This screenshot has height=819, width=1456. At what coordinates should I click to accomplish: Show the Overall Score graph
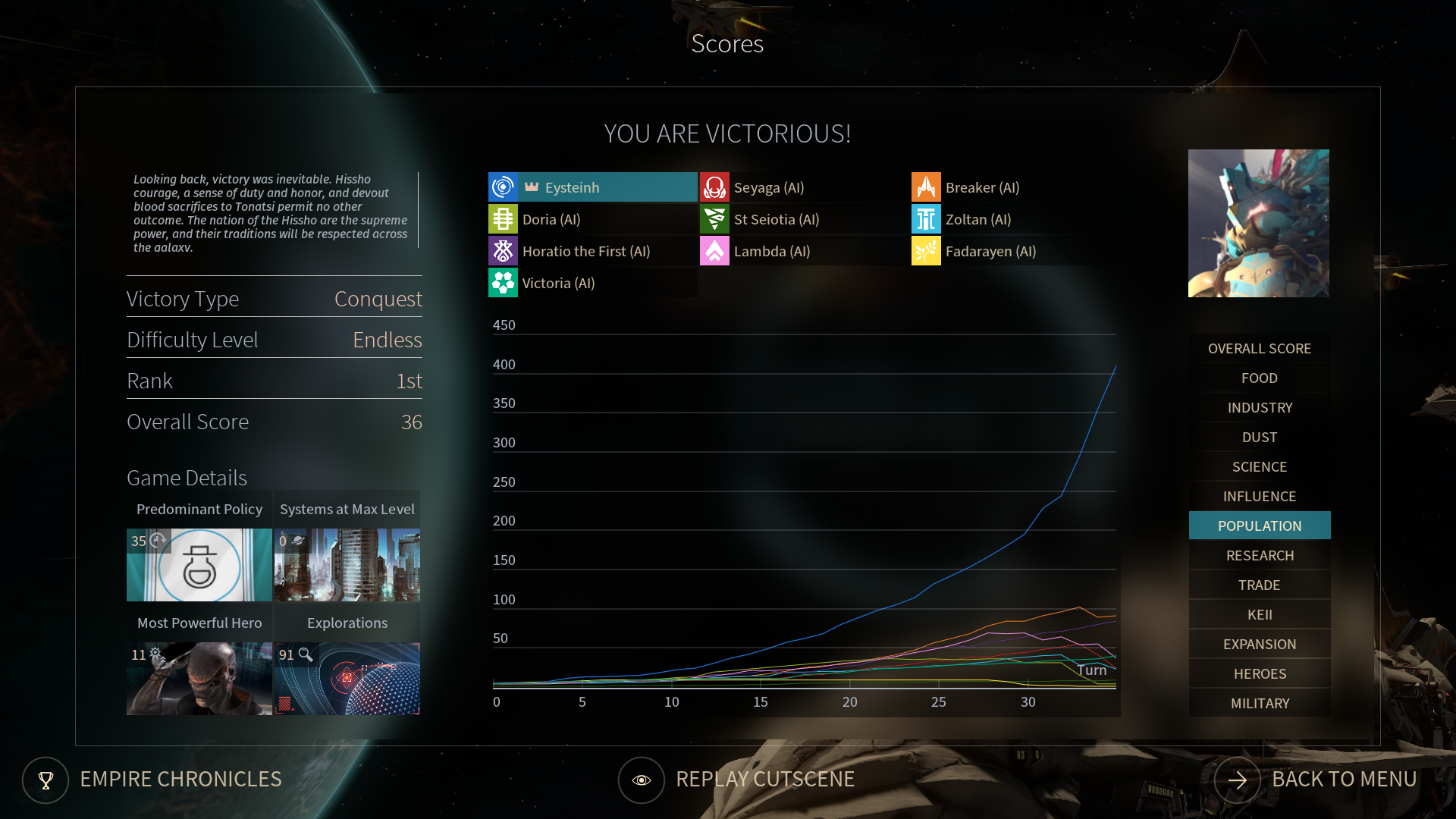1259,349
